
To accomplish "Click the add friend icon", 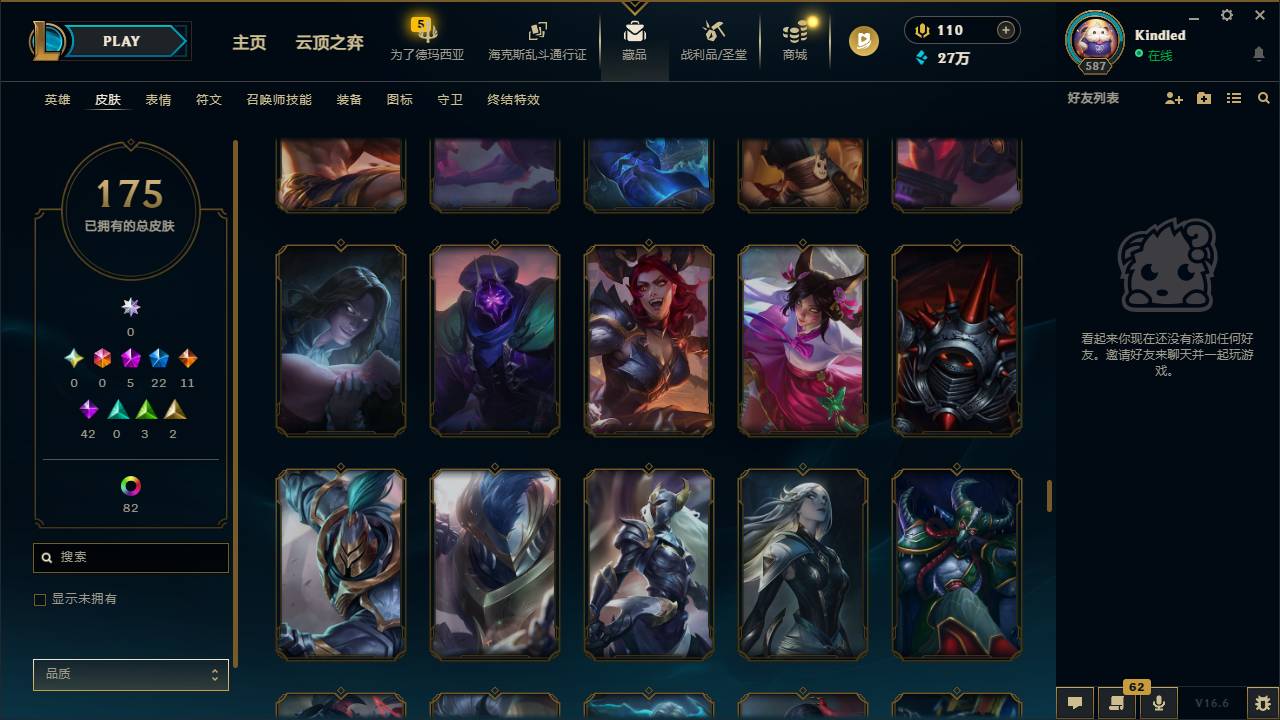I will [x=1172, y=98].
